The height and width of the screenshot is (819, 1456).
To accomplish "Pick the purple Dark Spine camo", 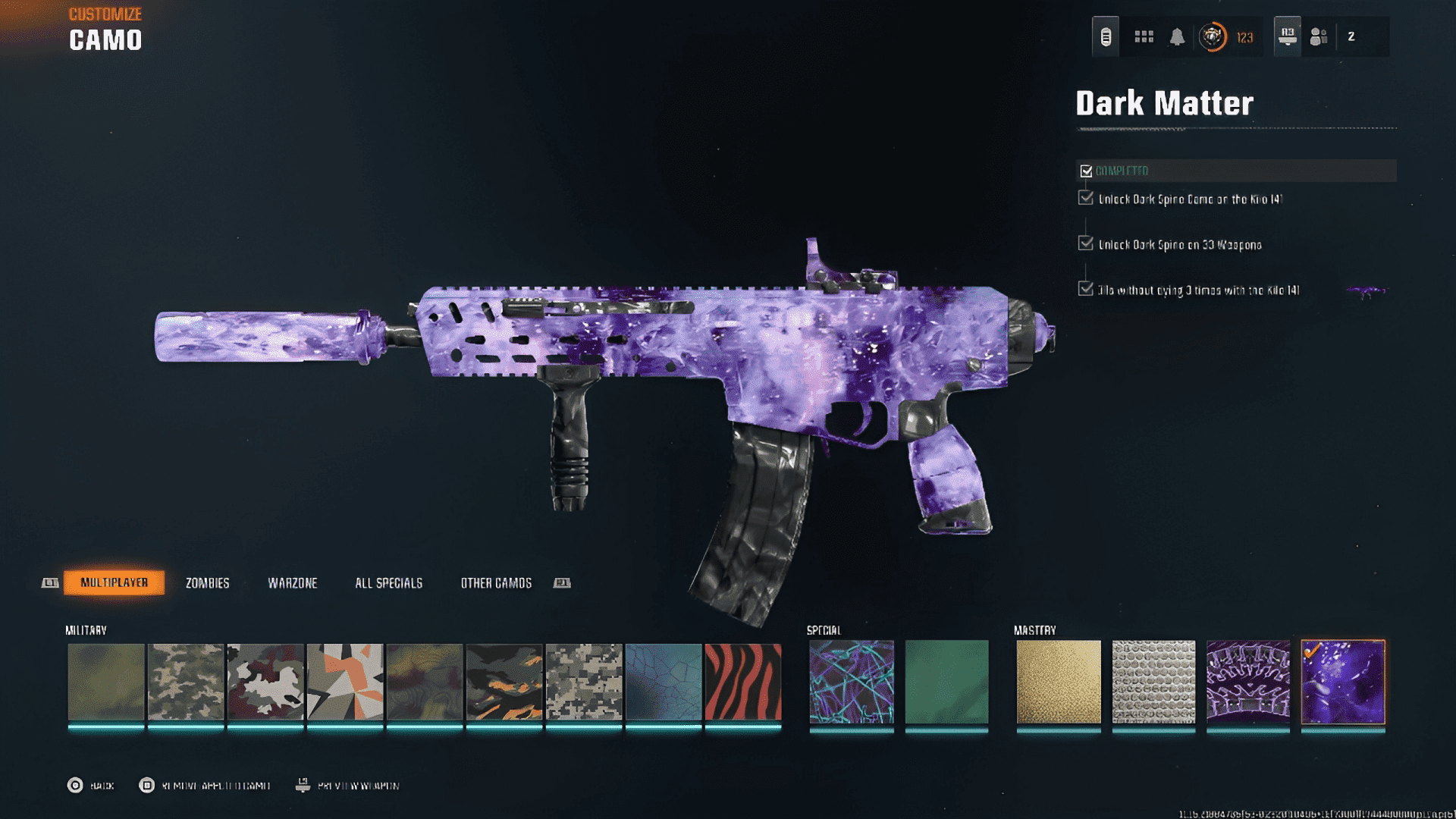I will [x=1247, y=682].
